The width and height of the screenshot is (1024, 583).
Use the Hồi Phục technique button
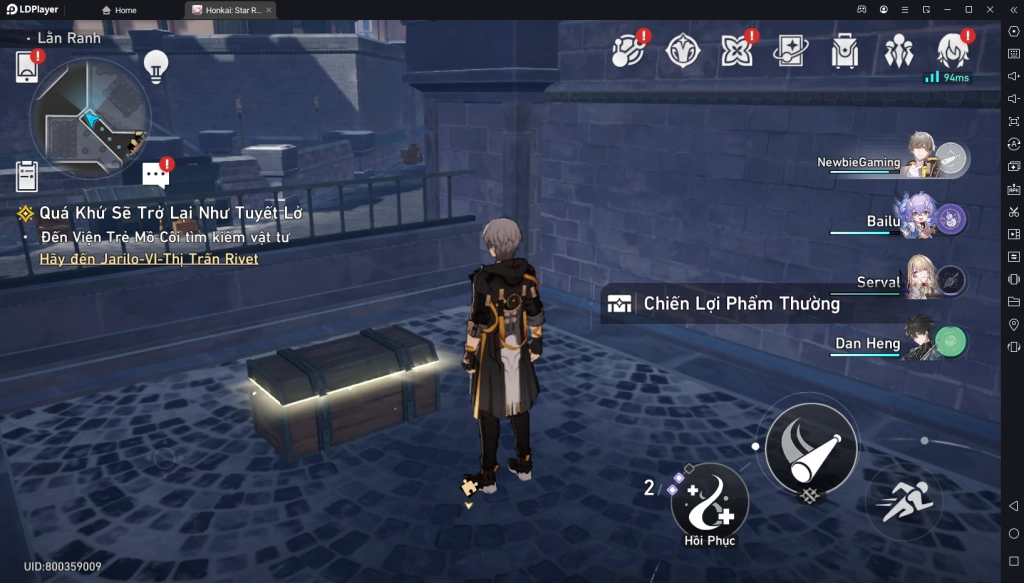[x=709, y=500]
